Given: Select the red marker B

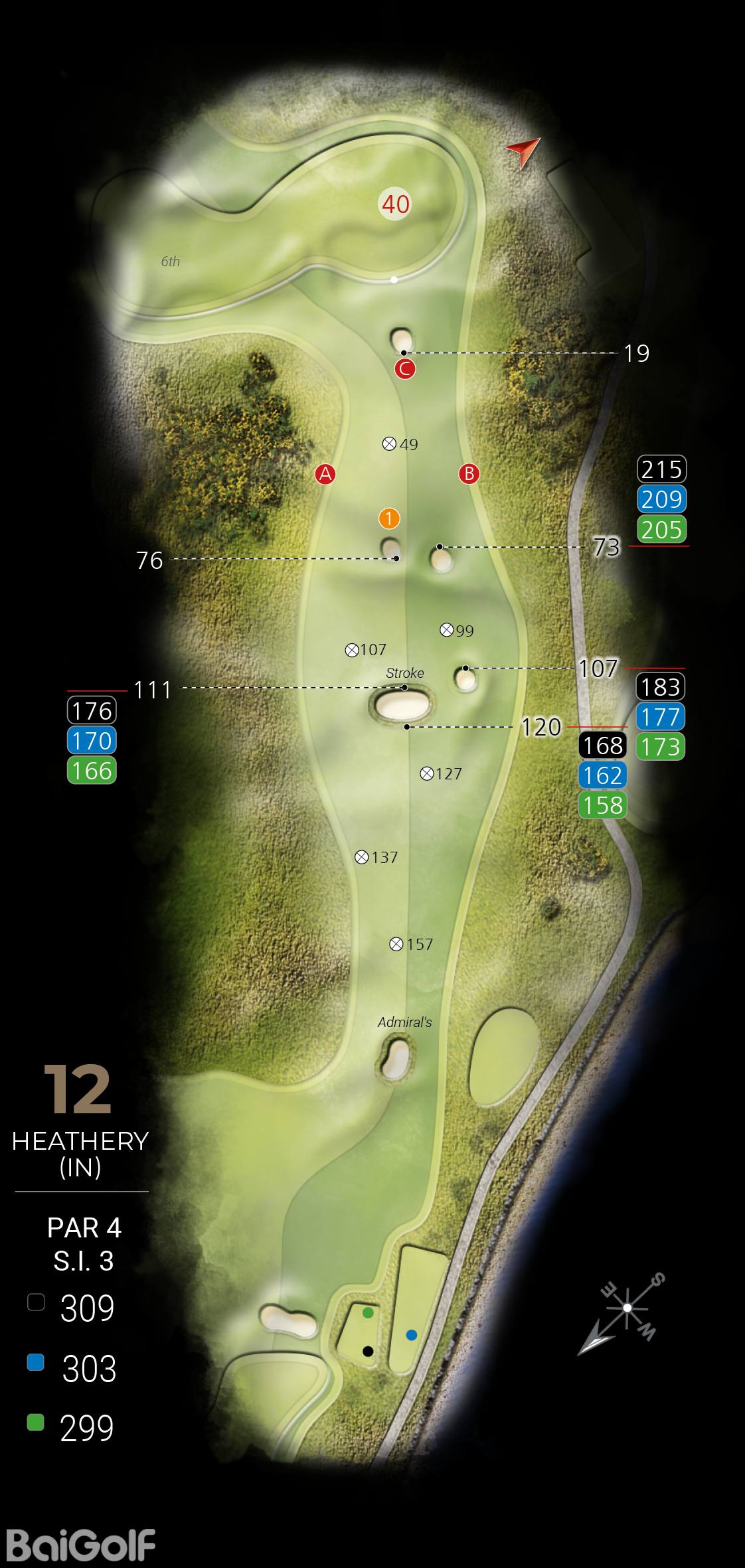Looking at the screenshot, I should (469, 474).
